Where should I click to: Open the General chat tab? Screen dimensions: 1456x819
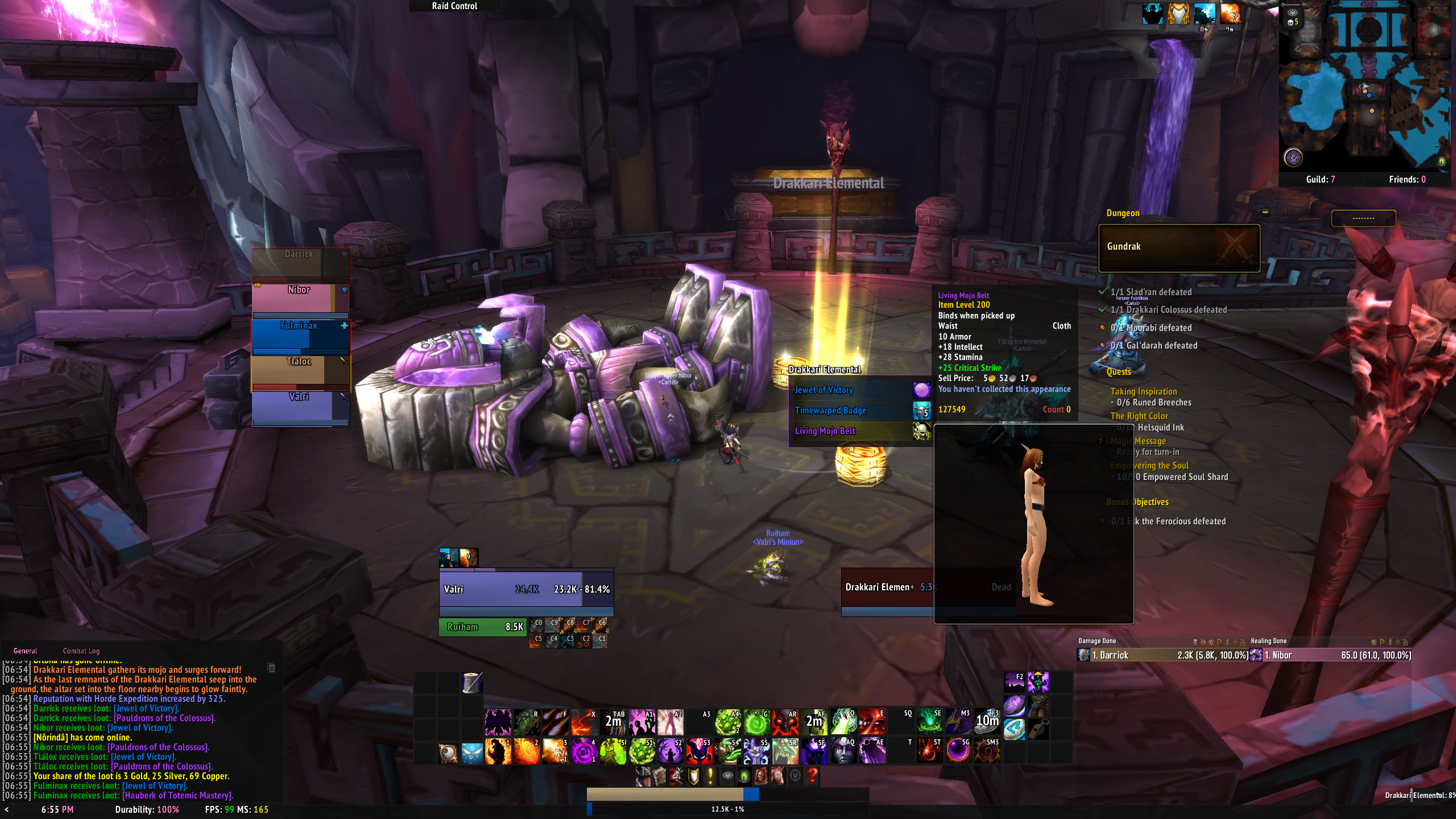25,651
